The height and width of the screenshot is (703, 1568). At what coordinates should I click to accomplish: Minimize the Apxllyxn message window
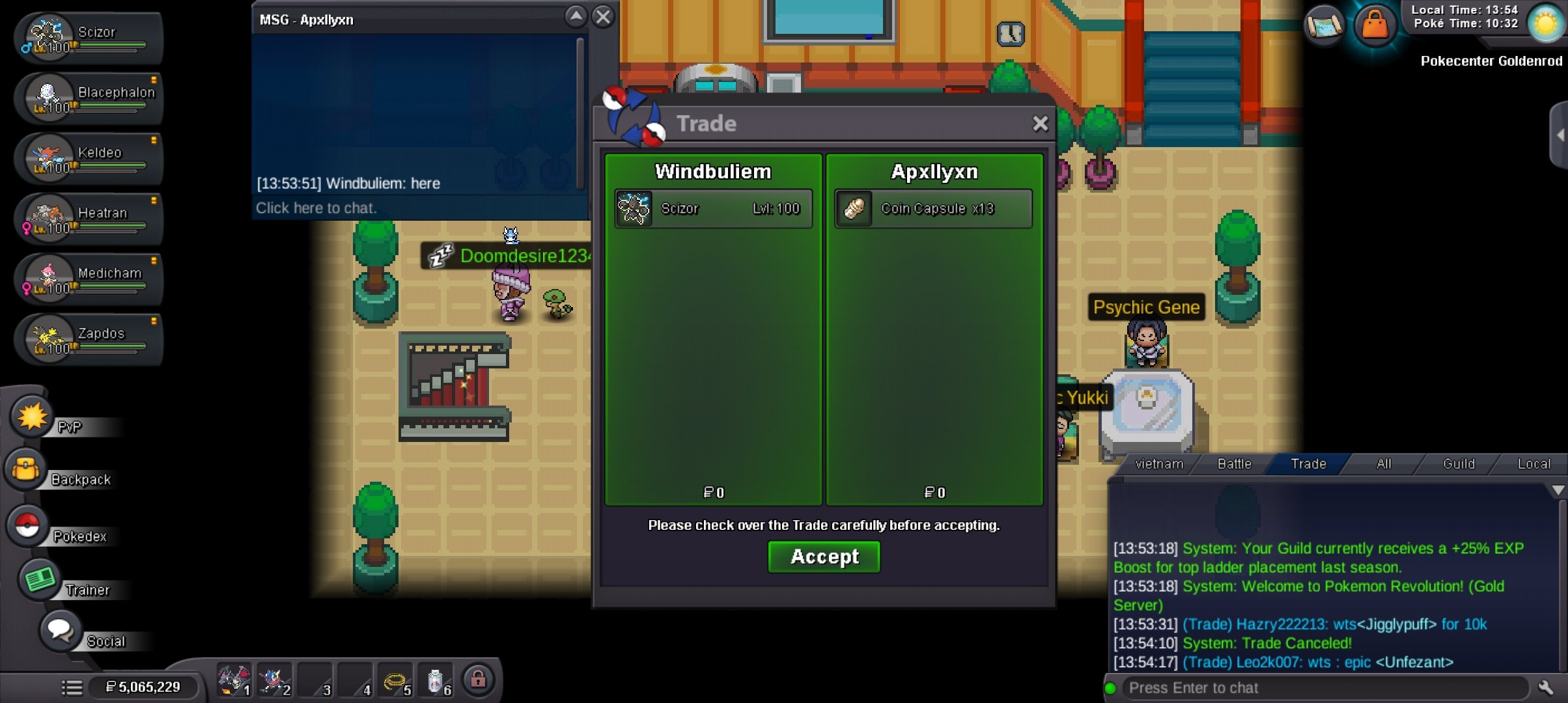point(576,17)
